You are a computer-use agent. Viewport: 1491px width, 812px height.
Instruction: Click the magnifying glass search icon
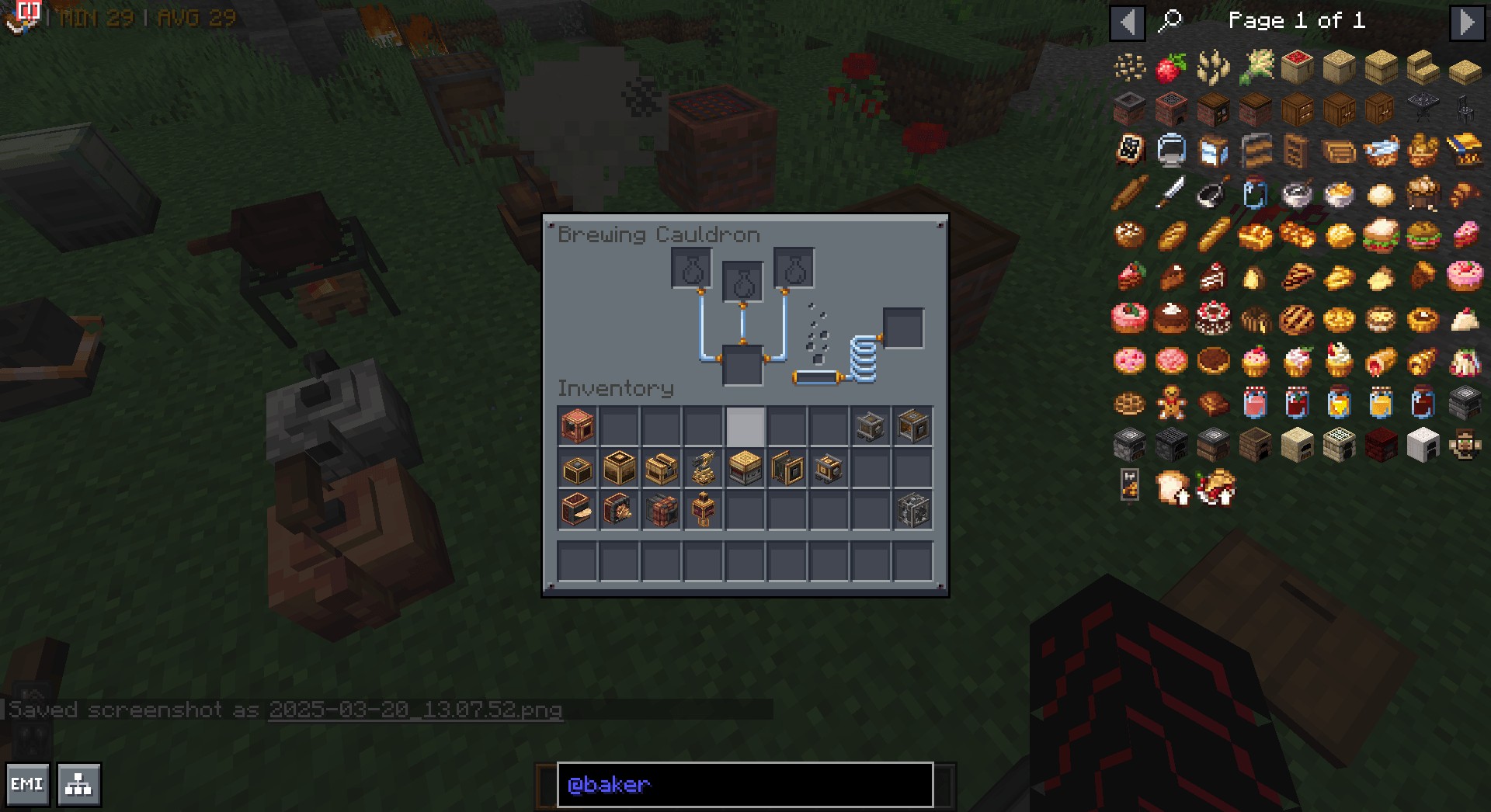pyautogui.click(x=1170, y=21)
